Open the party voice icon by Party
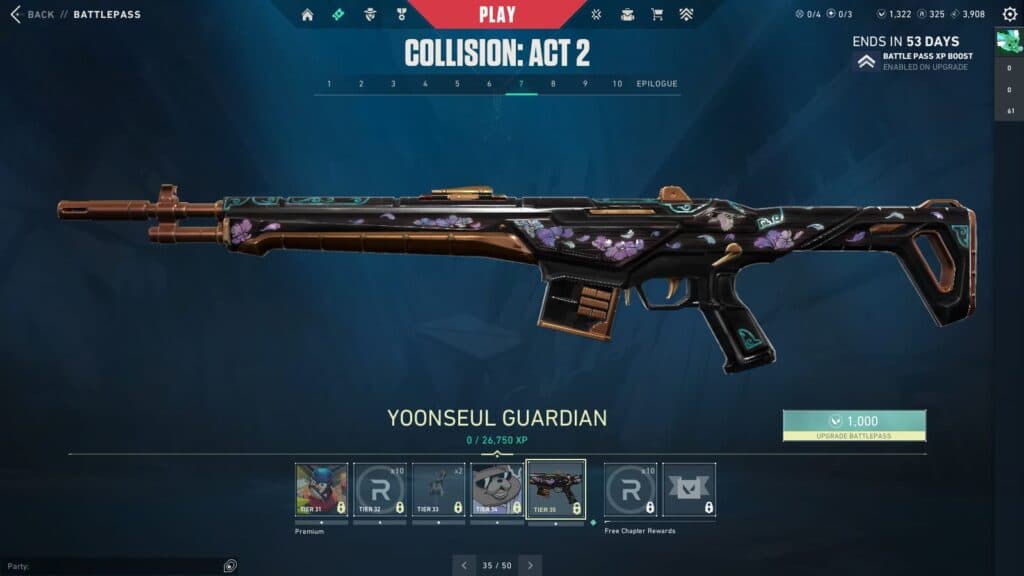Viewport: 1024px width, 576px height. pos(230,565)
